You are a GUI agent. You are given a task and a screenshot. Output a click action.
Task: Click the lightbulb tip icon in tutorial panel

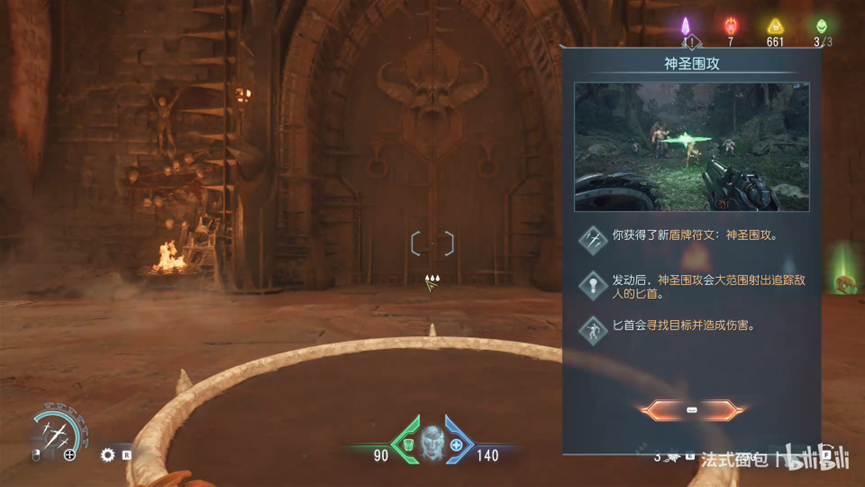pos(593,285)
